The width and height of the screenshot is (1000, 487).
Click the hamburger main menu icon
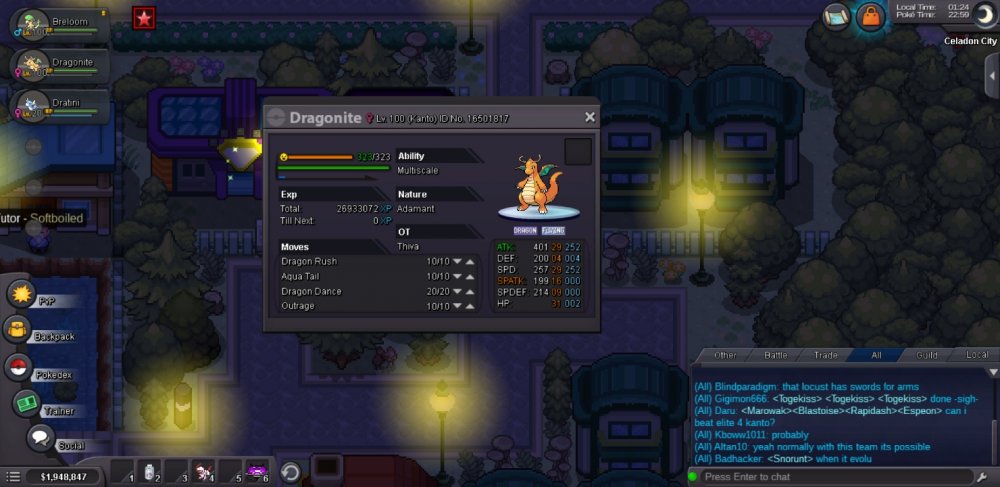(12, 477)
